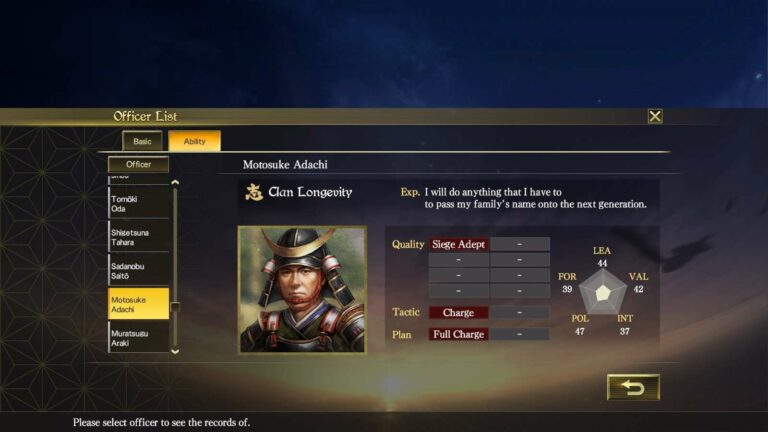
Task: Select officer Tomoki Oda
Action: click(x=138, y=204)
